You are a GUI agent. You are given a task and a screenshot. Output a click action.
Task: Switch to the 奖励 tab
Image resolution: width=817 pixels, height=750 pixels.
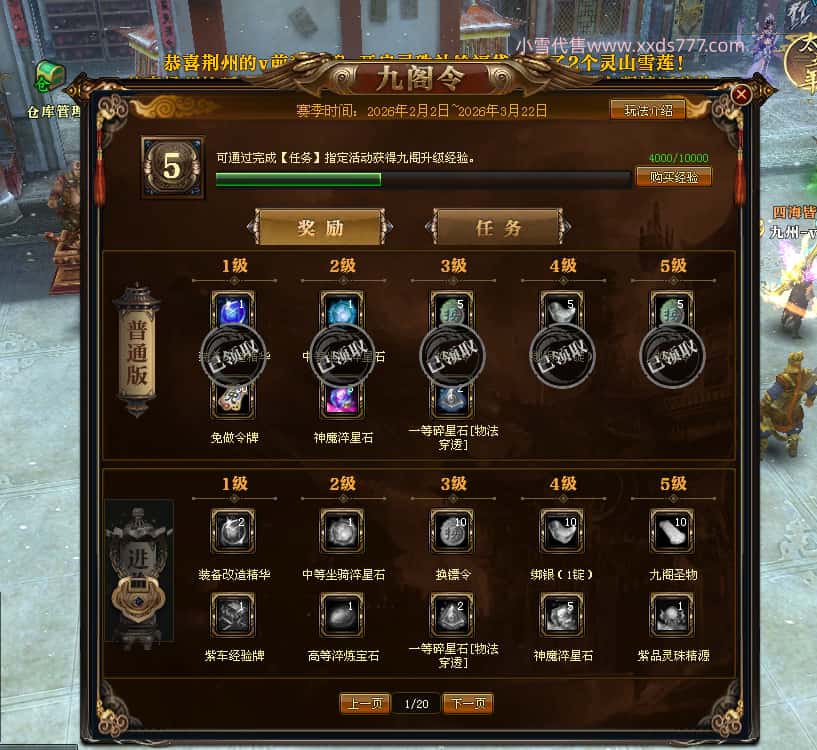click(320, 227)
